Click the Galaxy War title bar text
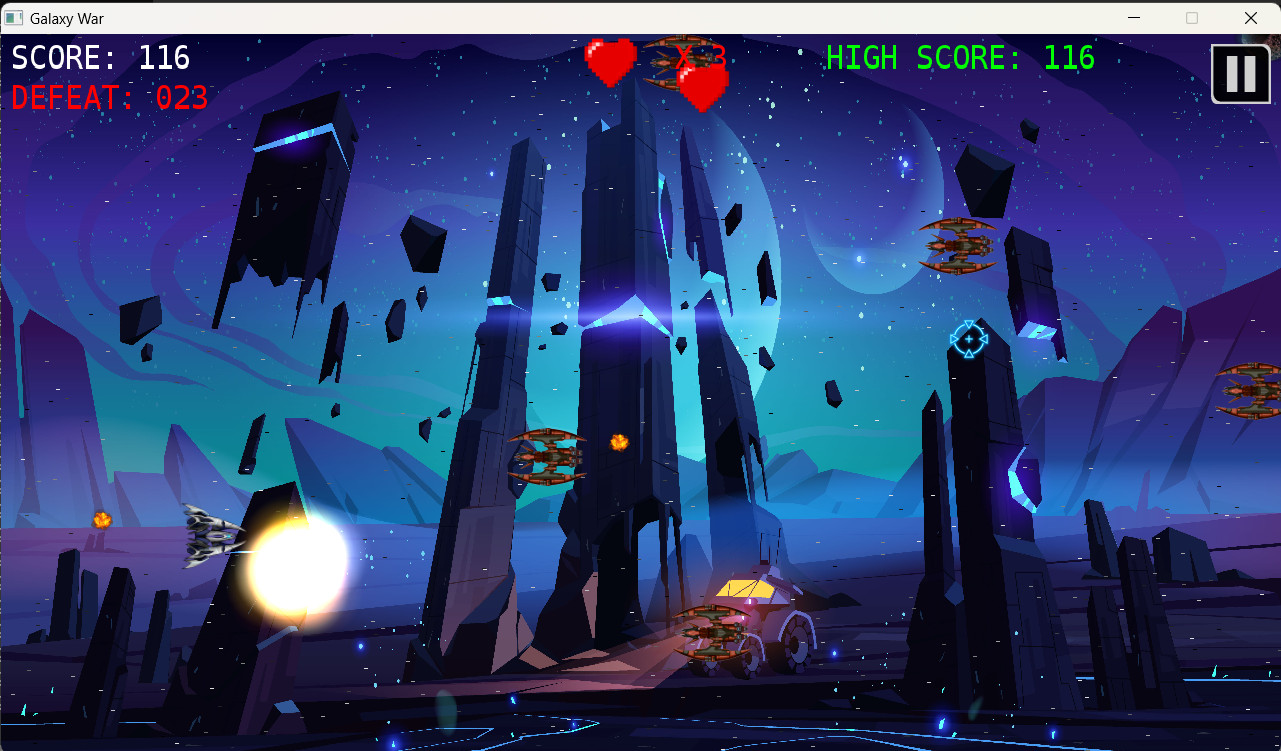1281x751 pixels. coord(68,18)
